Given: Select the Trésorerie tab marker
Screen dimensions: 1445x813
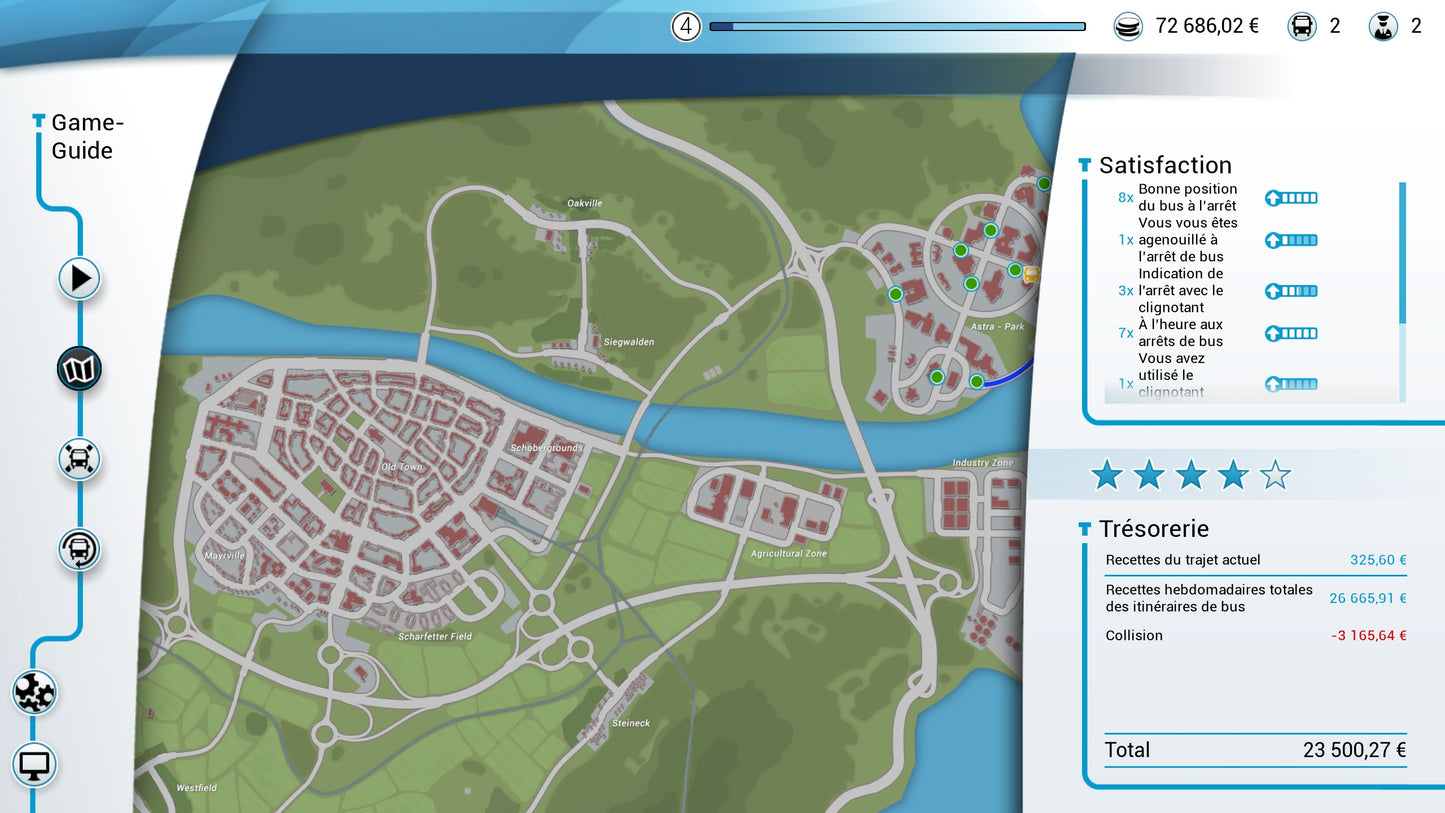Looking at the screenshot, I should click(x=1083, y=528).
